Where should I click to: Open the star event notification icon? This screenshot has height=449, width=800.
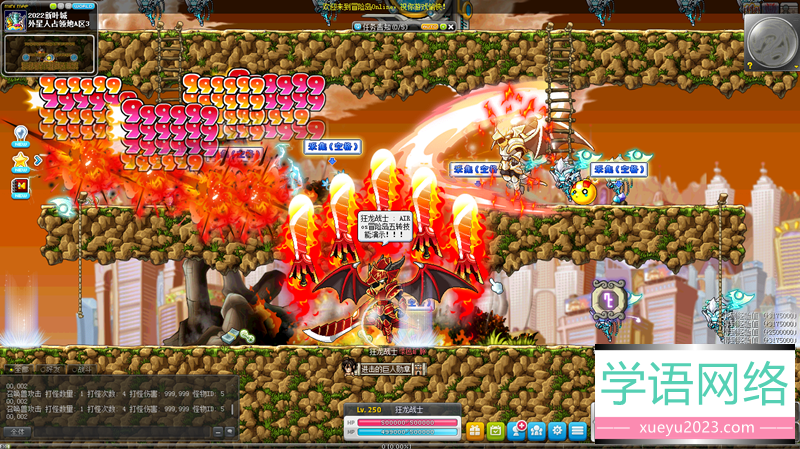pyautogui.click(x=19, y=159)
